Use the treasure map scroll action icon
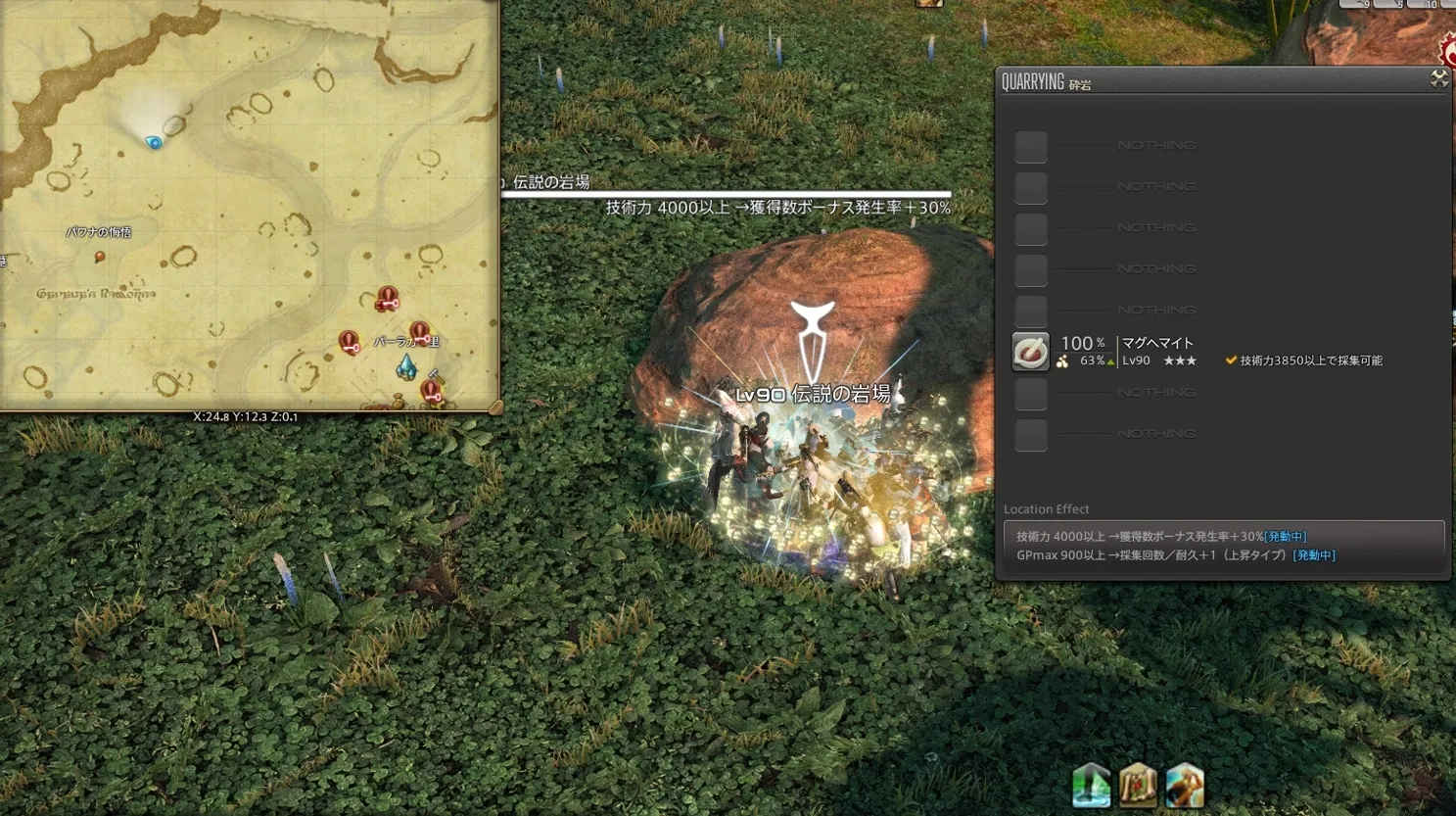The image size is (1456, 816). point(1138,786)
